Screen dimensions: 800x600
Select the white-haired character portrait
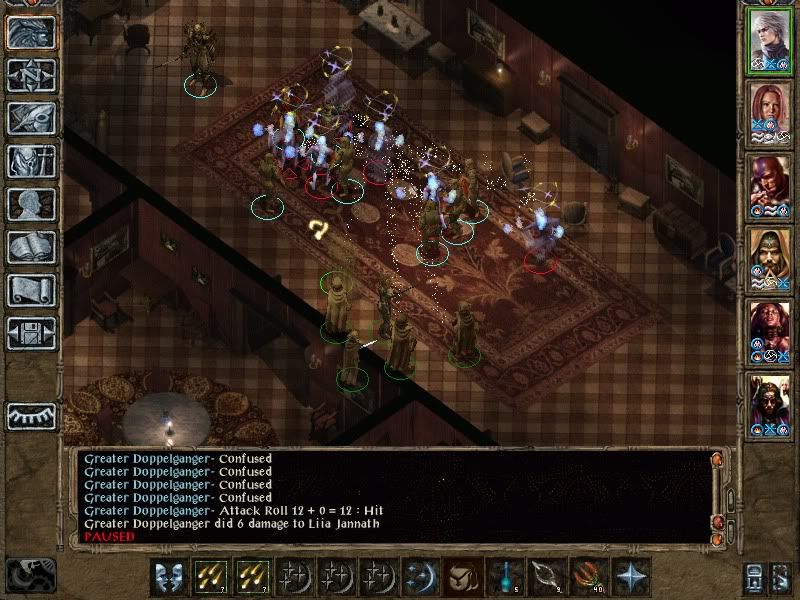point(770,40)
